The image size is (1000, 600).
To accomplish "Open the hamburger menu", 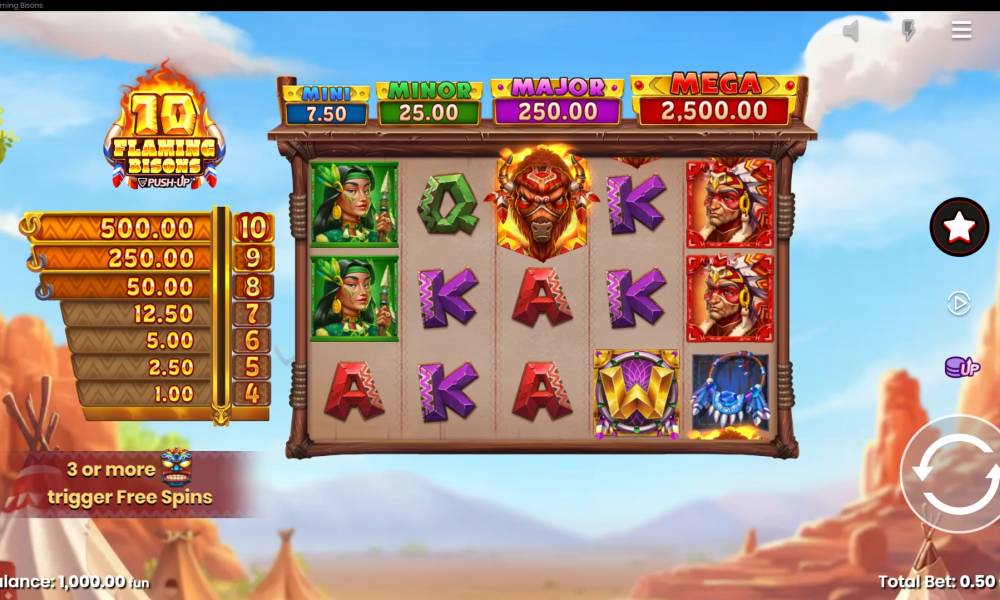I will tap(961, 30).
